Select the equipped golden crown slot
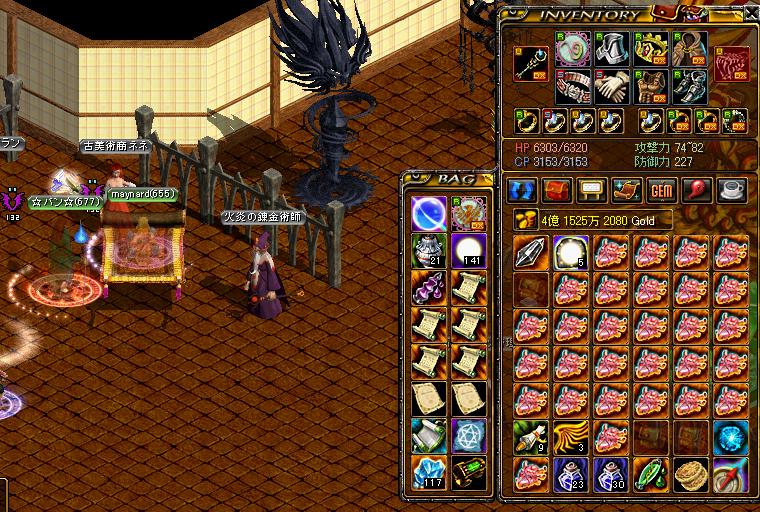 tap(651, 49)
